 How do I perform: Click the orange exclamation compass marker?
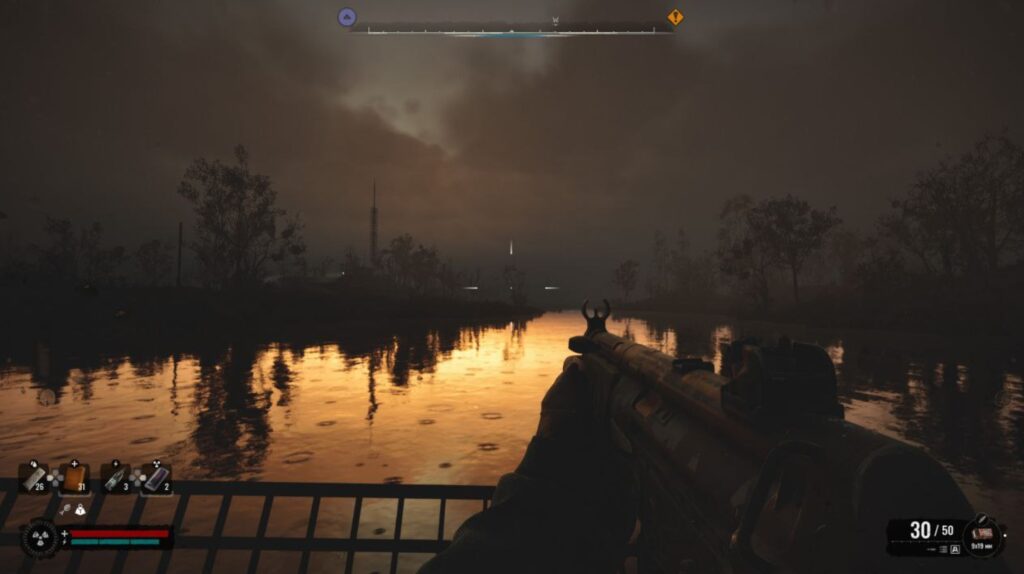tap(676, 17)
